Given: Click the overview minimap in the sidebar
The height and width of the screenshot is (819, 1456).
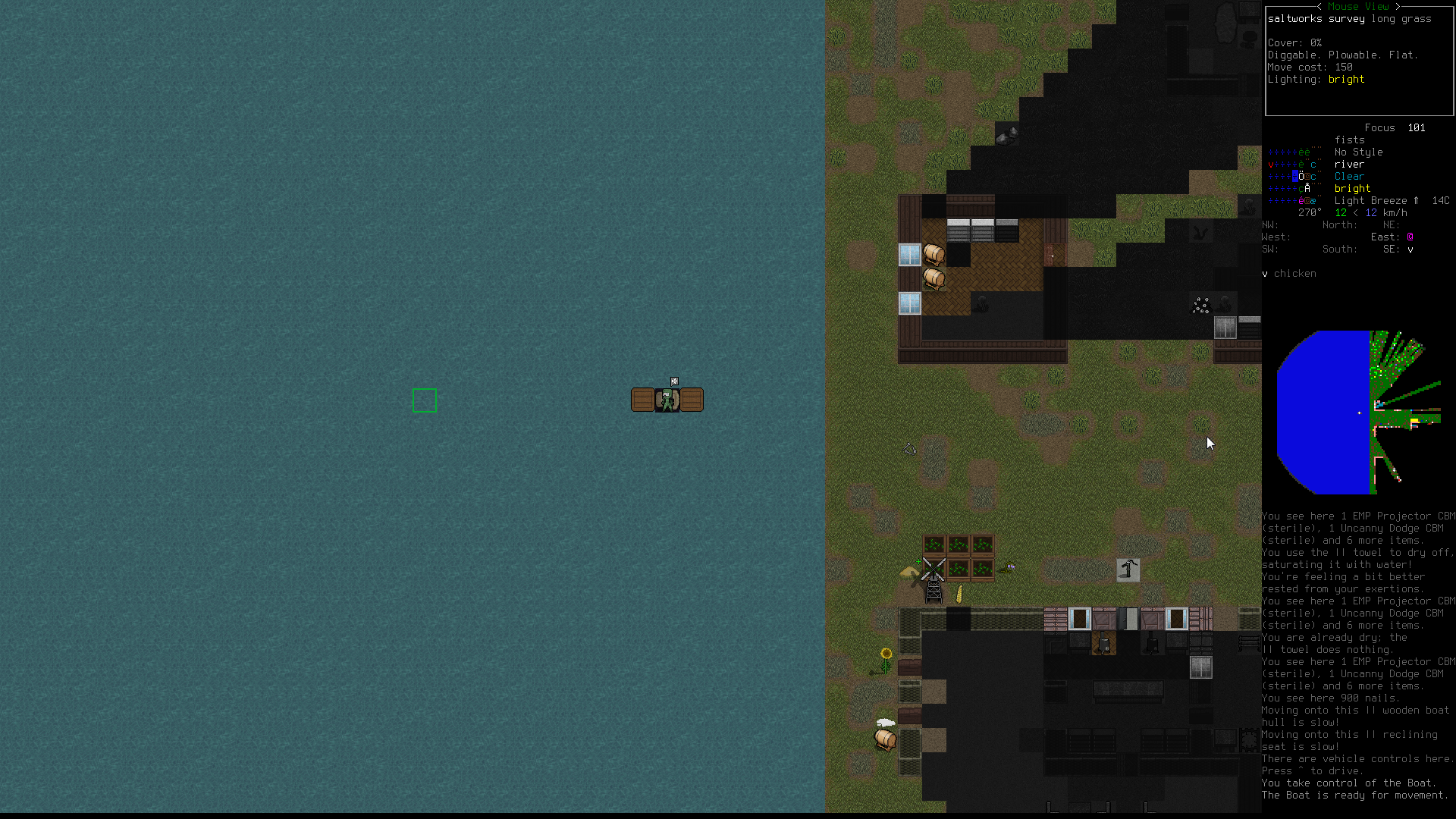Looking at the screenshot, I should (1357, 412).
